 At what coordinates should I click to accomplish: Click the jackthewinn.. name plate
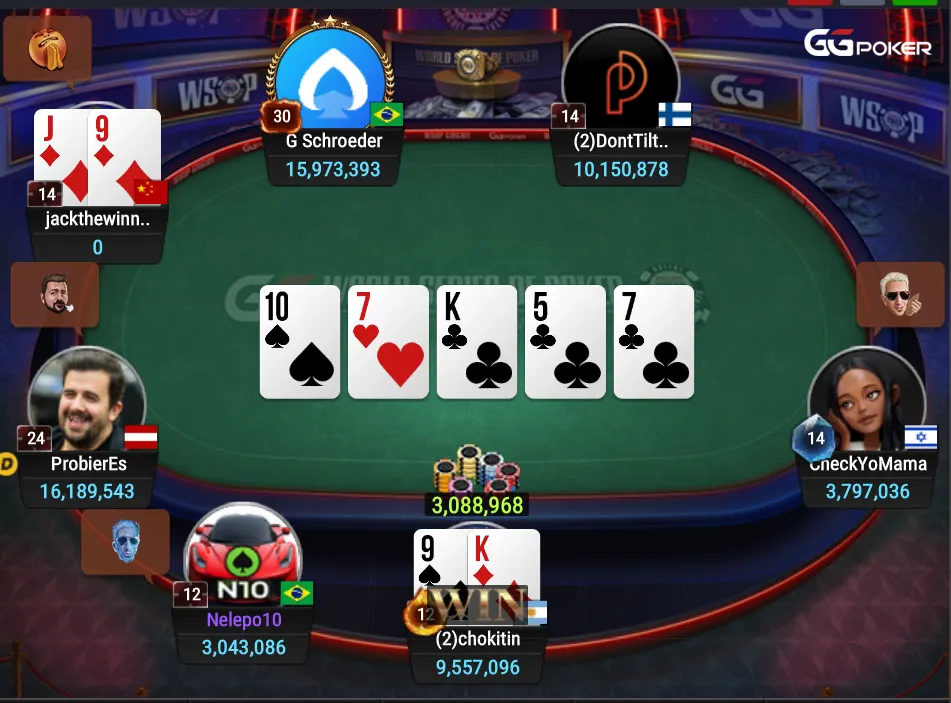click(x=97, y=221)
